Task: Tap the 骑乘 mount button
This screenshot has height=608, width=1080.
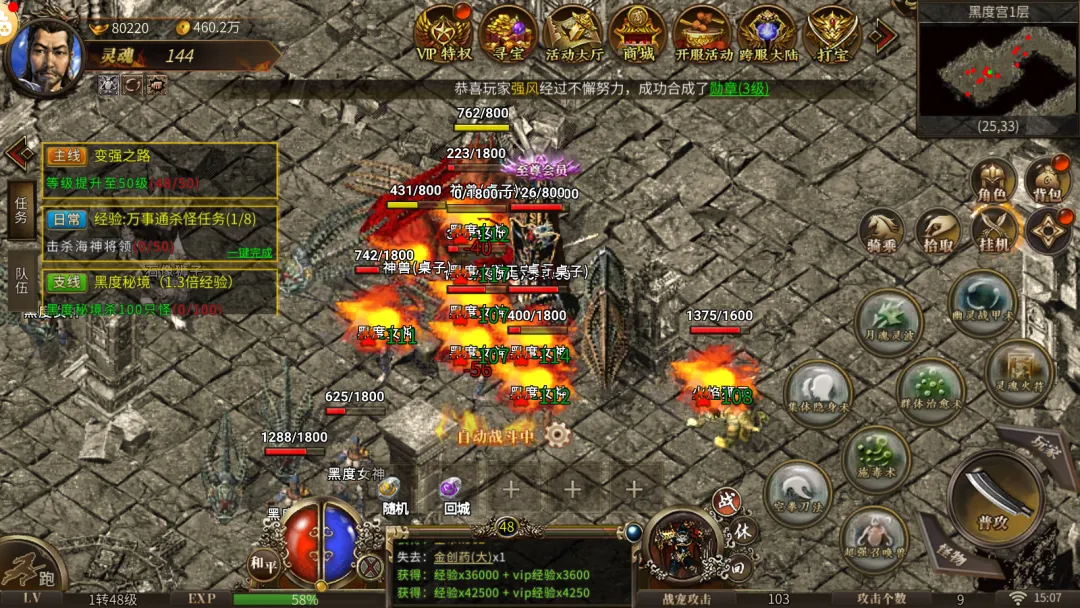Action: [x=882, y=230]
